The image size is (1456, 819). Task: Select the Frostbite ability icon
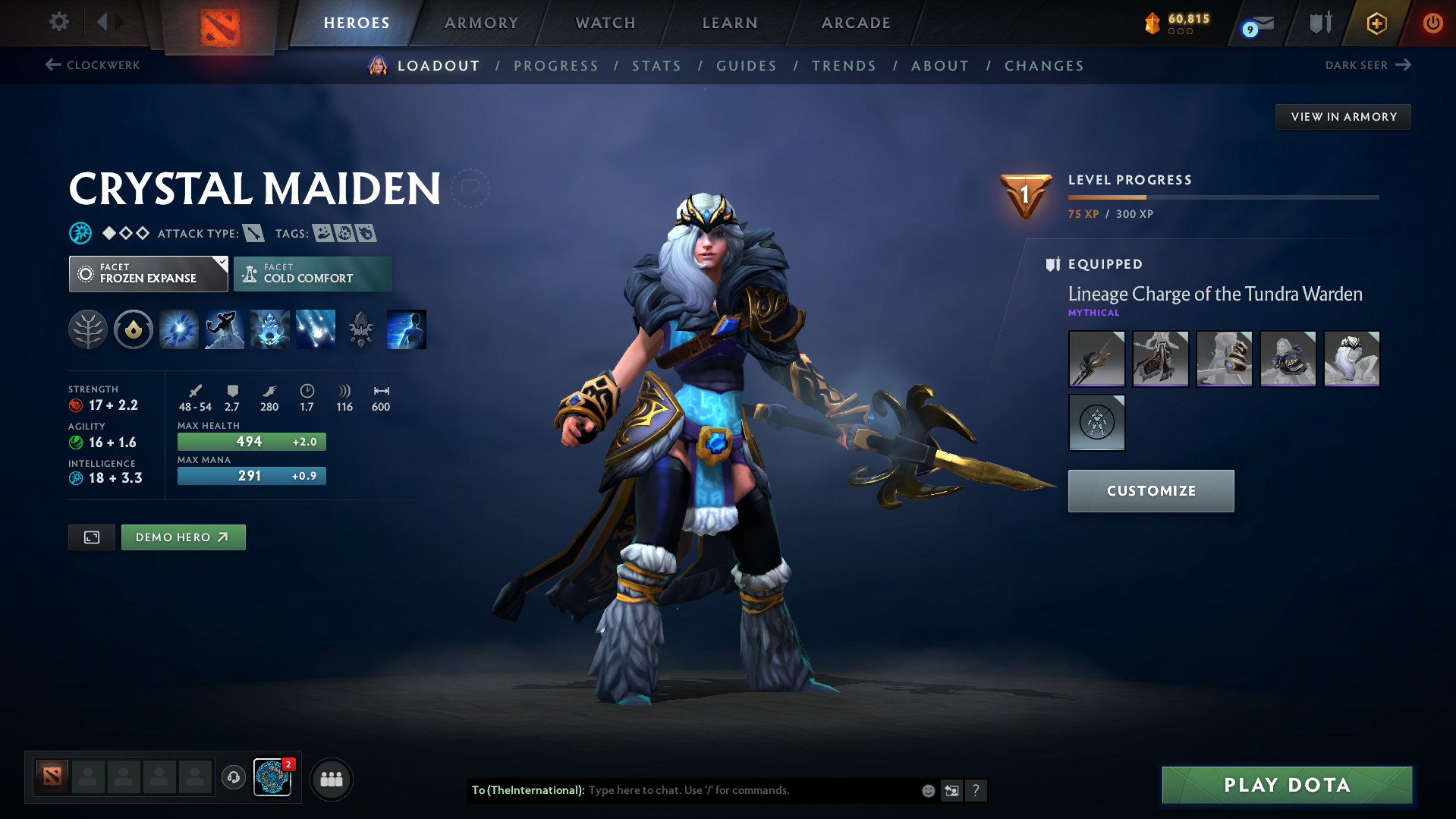pyautogui.click(x=224, y=329)
